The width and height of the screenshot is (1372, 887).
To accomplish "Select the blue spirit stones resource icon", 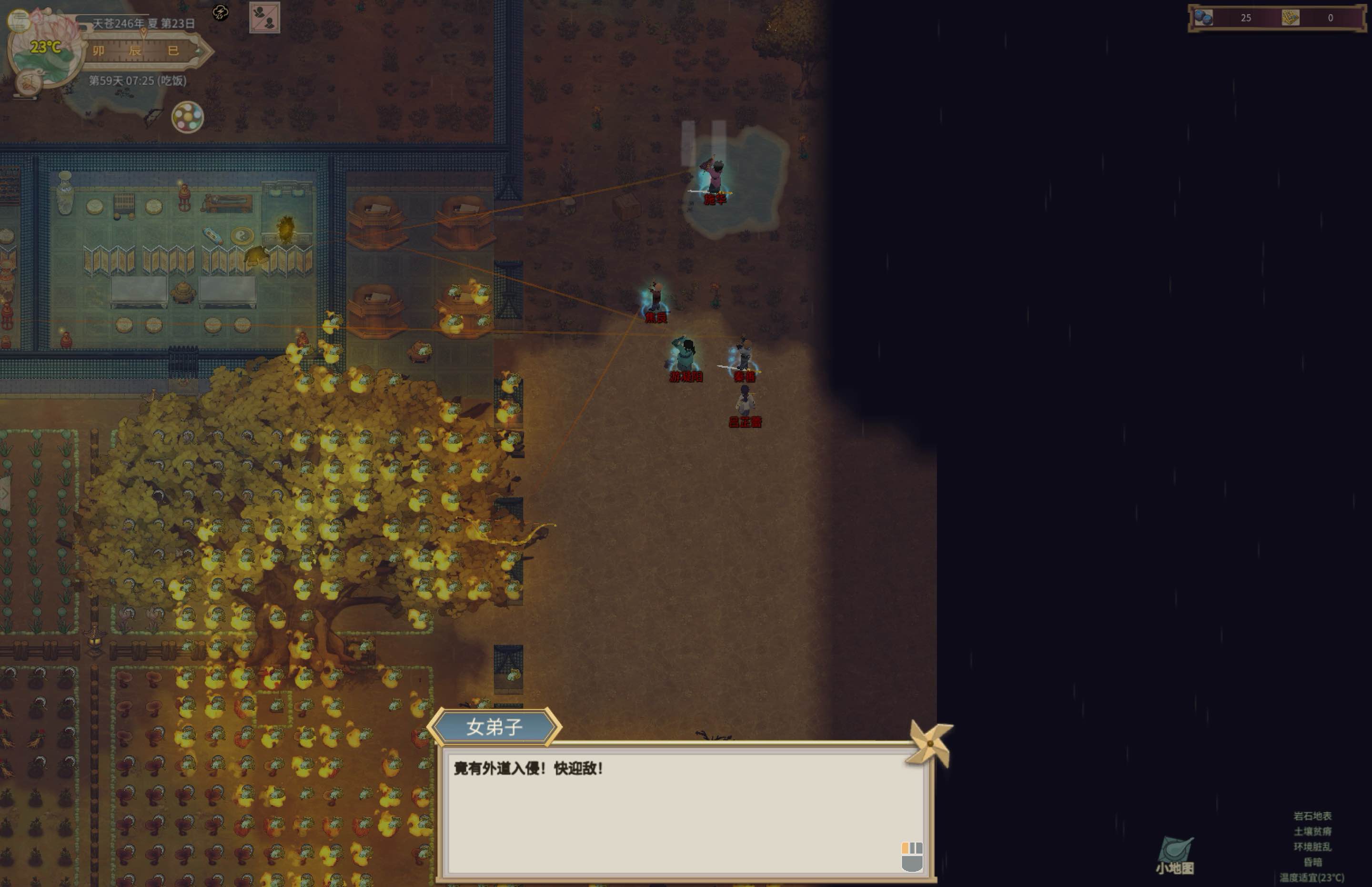I will pos(1203,18).
